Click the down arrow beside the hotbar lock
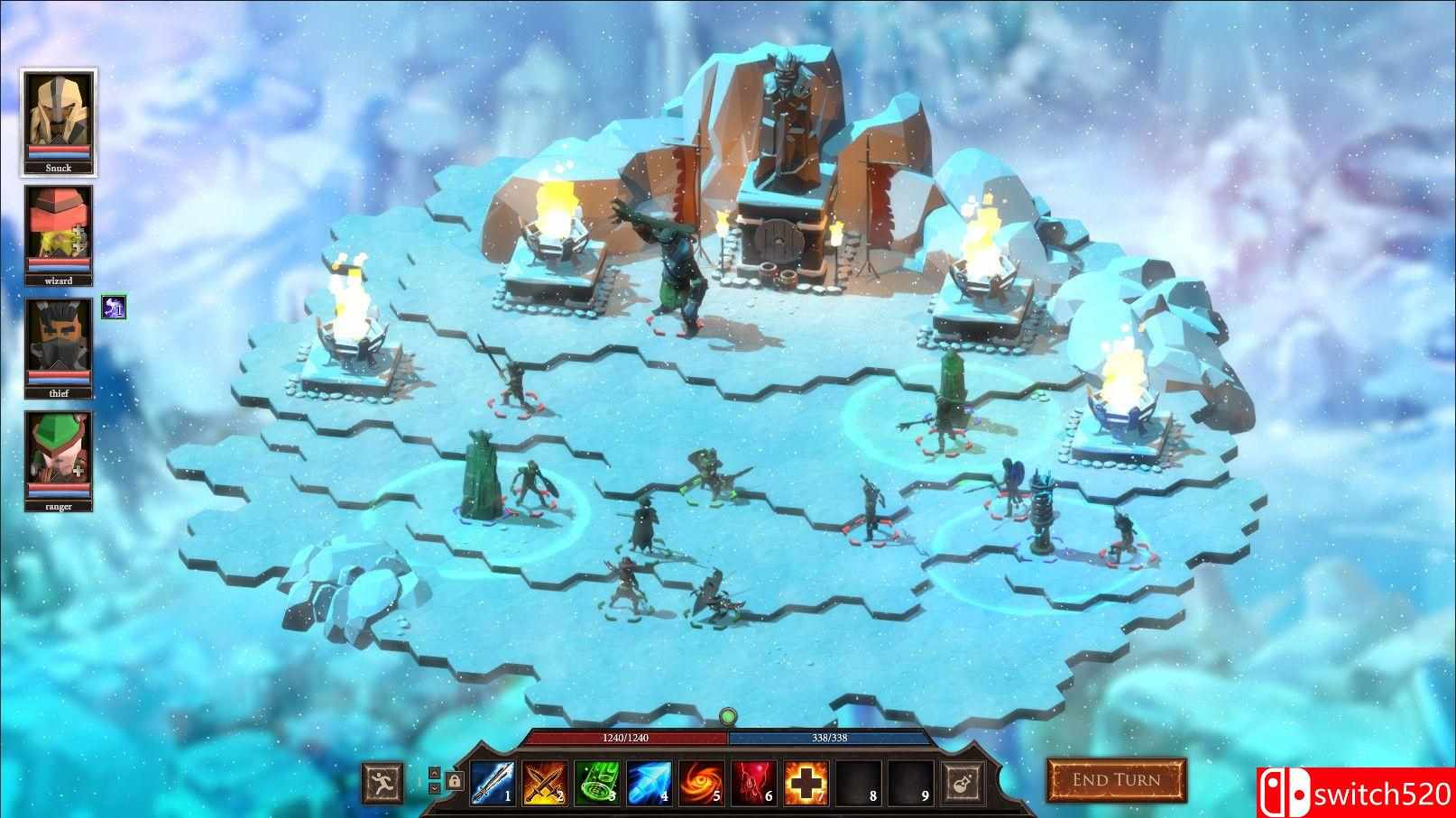The width and height of the screenshot is (1456, 818). (x=435, y=789)
